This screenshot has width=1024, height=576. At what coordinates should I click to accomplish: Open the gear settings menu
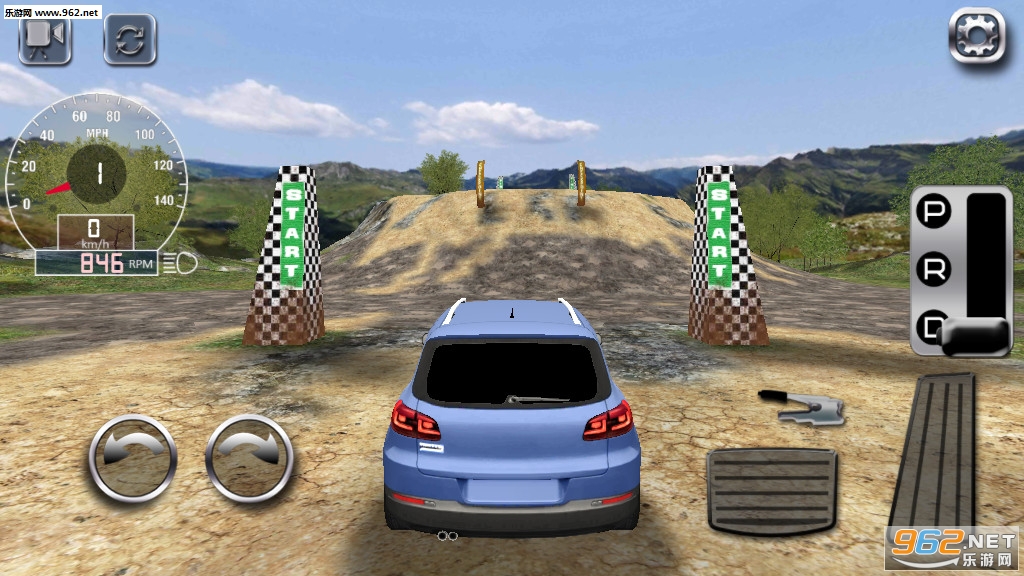pos(976,37)
